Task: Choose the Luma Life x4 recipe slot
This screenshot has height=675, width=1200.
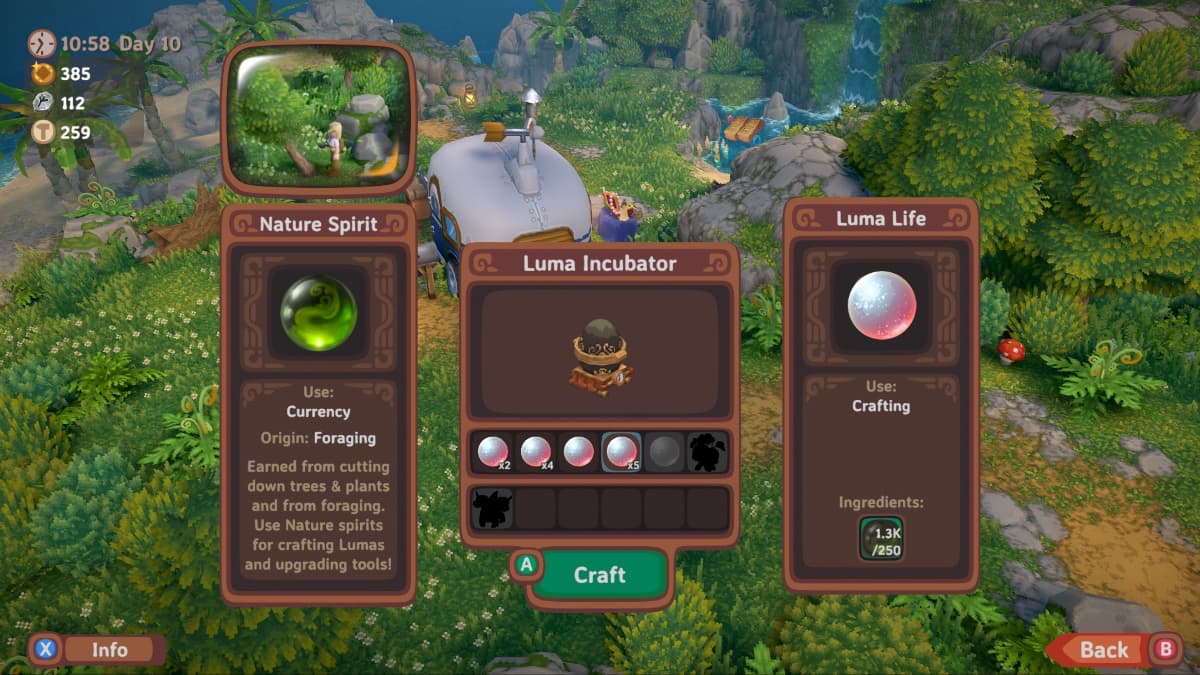Action: (x=536, y=452)
